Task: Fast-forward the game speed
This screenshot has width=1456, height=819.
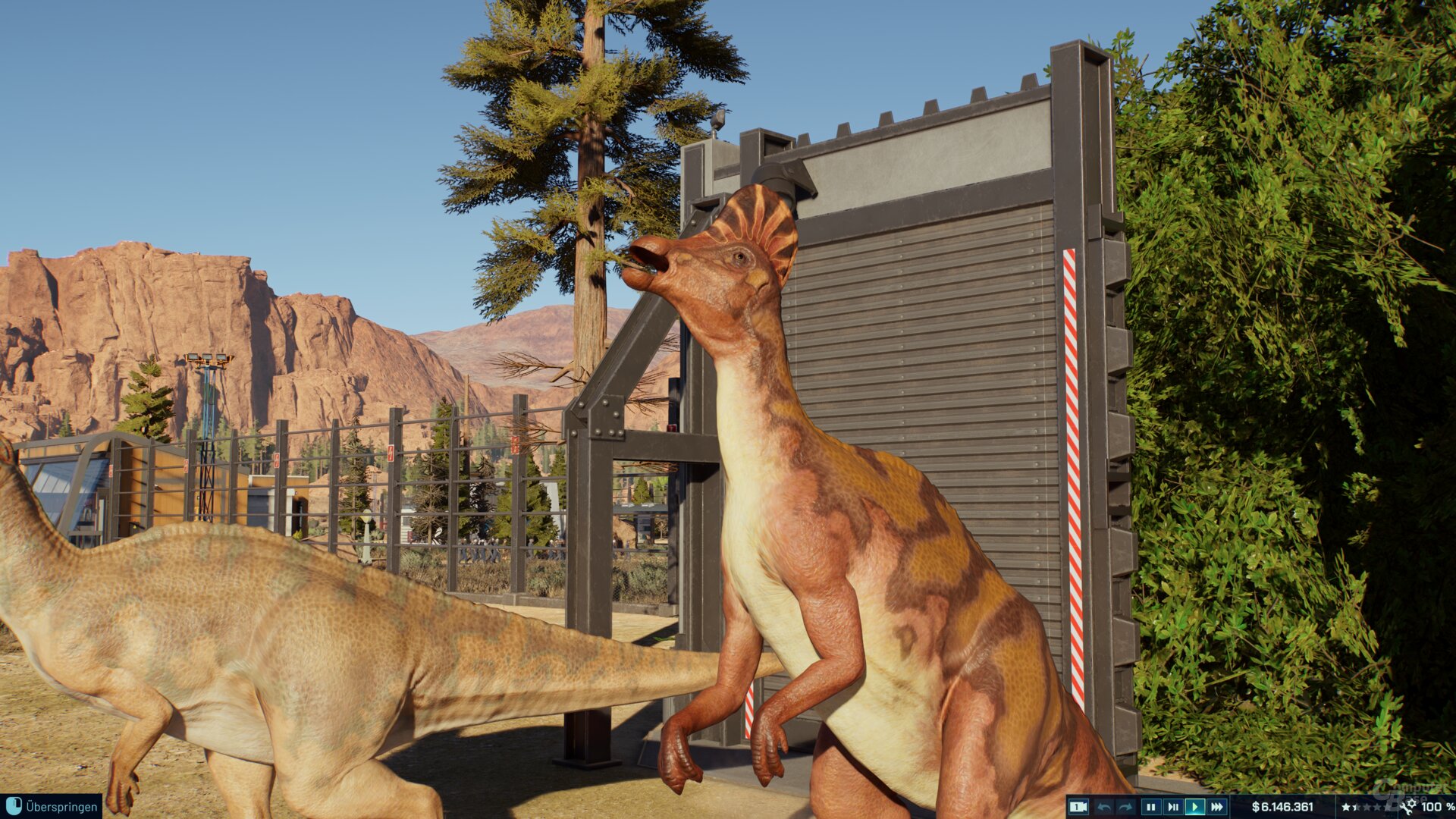Action: [x=1216, y=807]
